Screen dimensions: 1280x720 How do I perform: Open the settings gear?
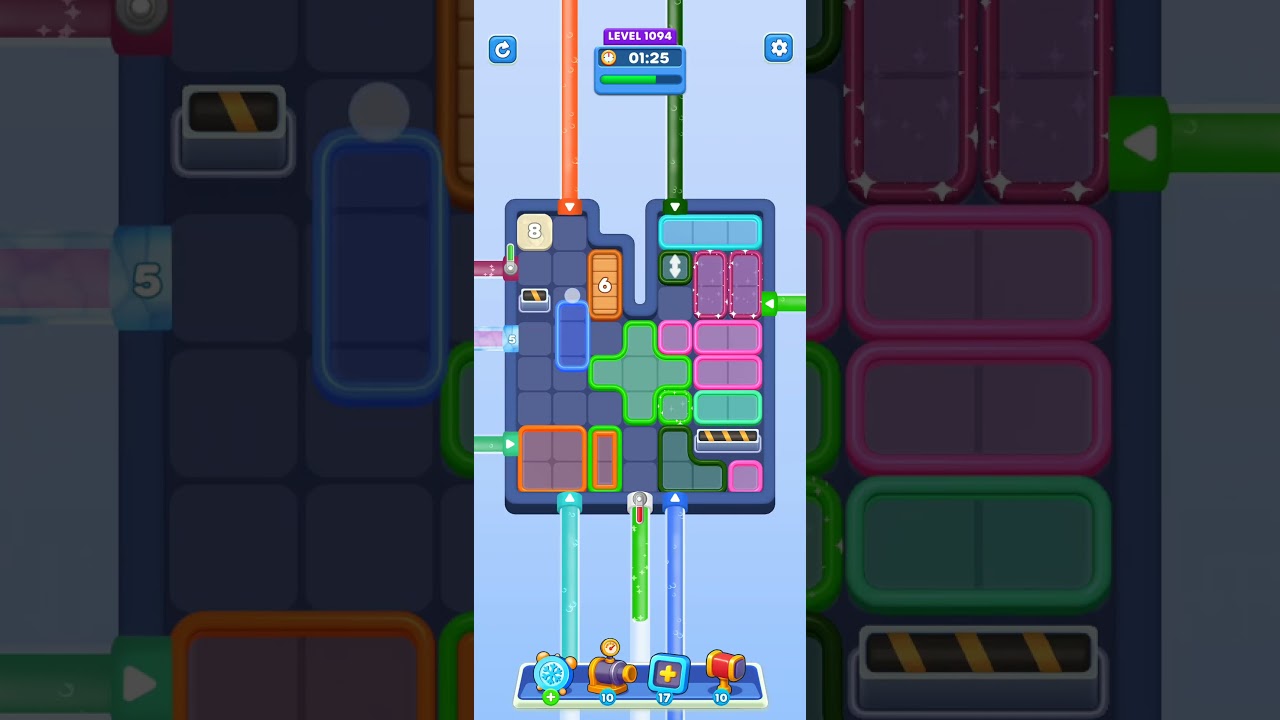779,47
